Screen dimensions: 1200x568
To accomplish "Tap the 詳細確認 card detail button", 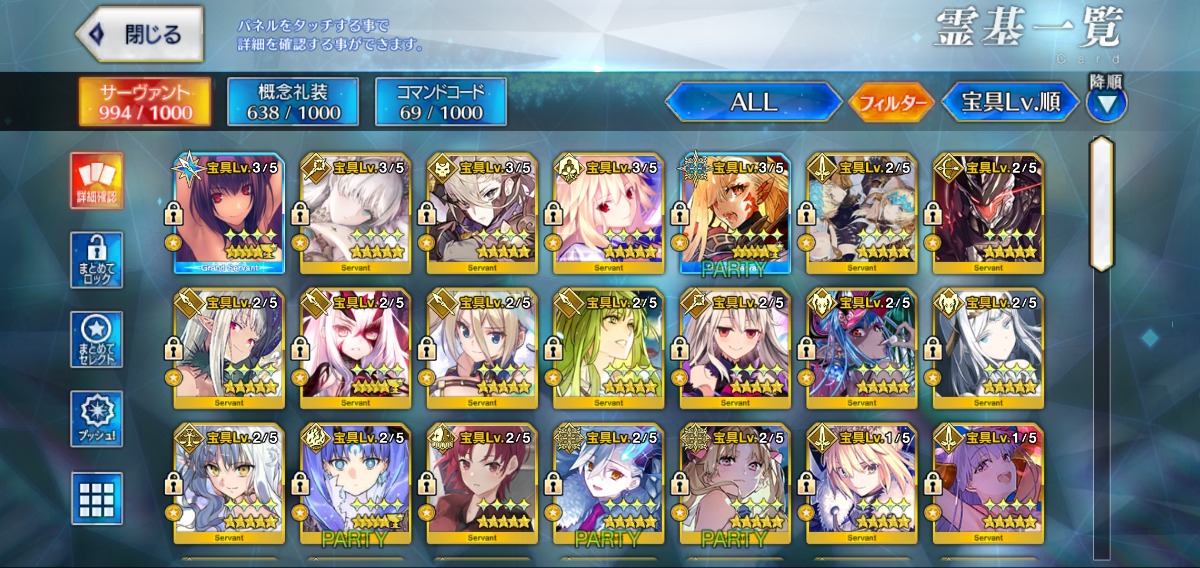I will 97,181.
